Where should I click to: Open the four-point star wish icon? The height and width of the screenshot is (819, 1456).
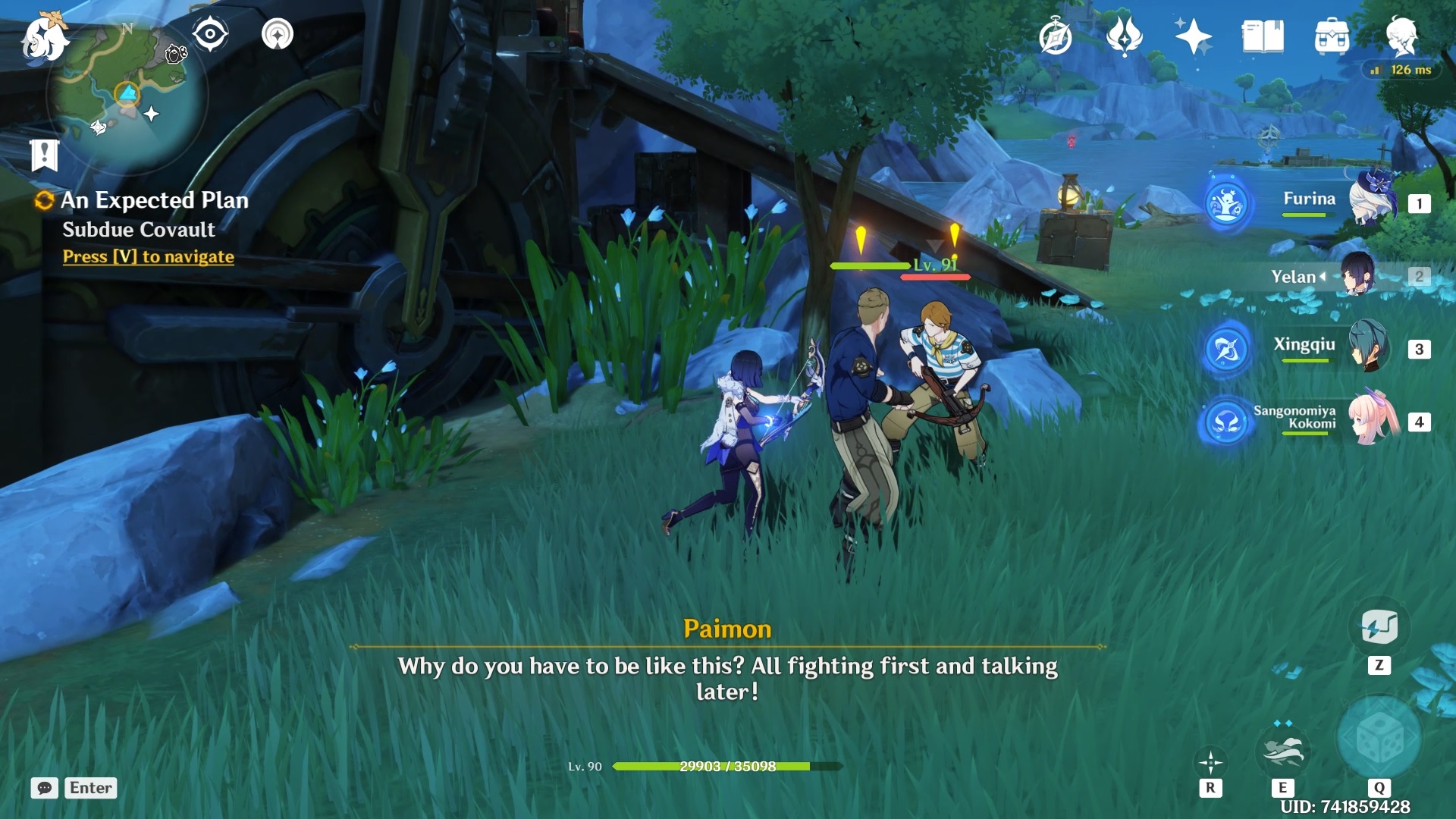(x=1192, y=36)
